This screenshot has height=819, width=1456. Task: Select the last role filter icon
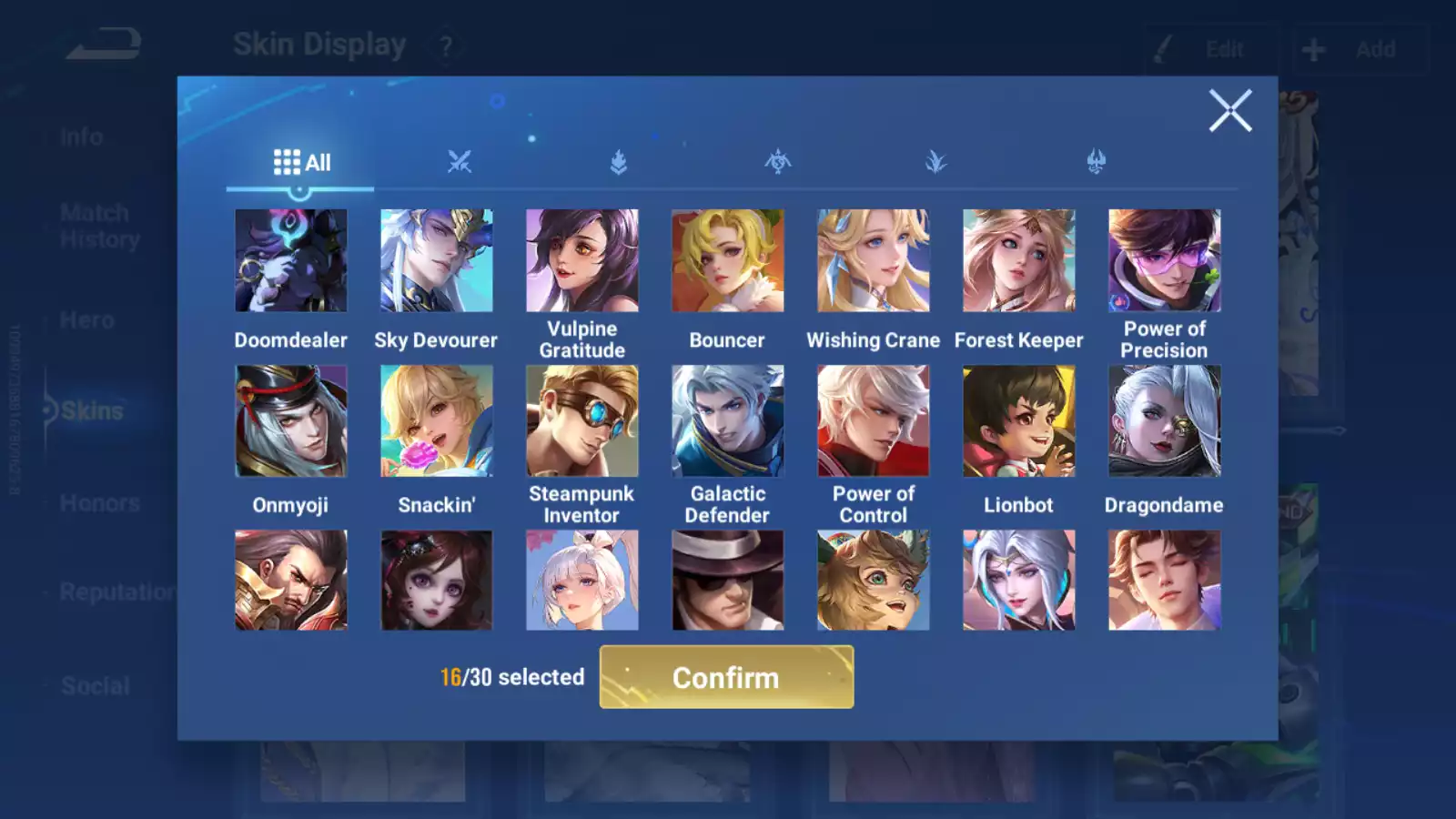pyautogui.click(x=1095, y=162)
